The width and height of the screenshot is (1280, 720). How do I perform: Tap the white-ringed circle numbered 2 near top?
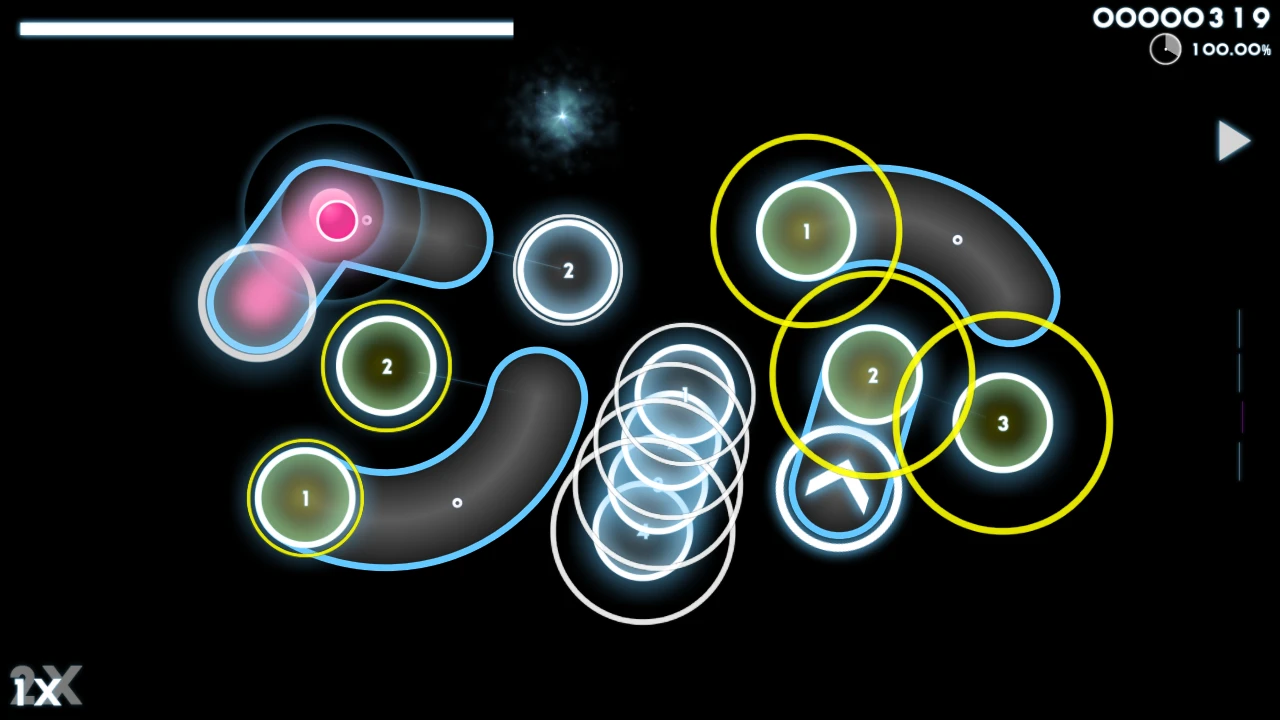coord(567,270)
